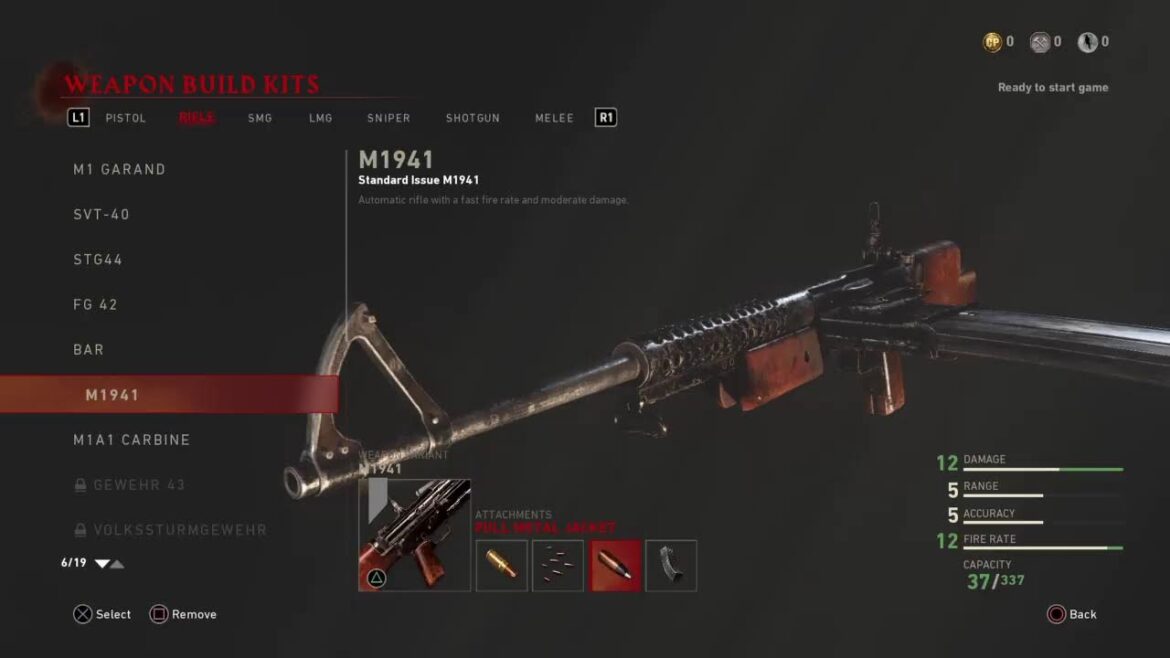Choose the curved magazine attachment slot
This screenshot has width=1170, height=658.
point(671,565)
